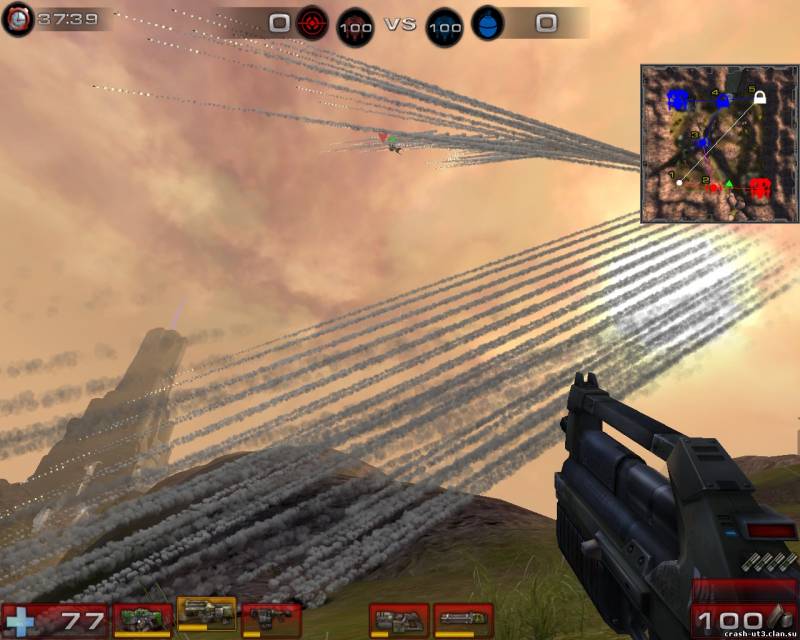800x640 pixels.
Task: Click the red team crosshair emblem
Action: (314, 23)
